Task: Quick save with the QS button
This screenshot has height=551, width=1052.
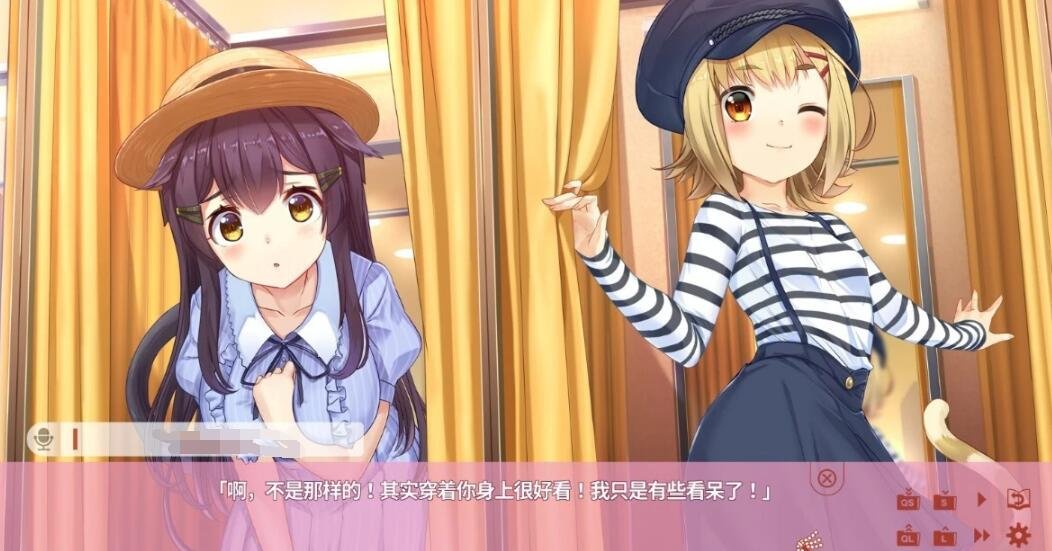Action: (x=908, y=500)
